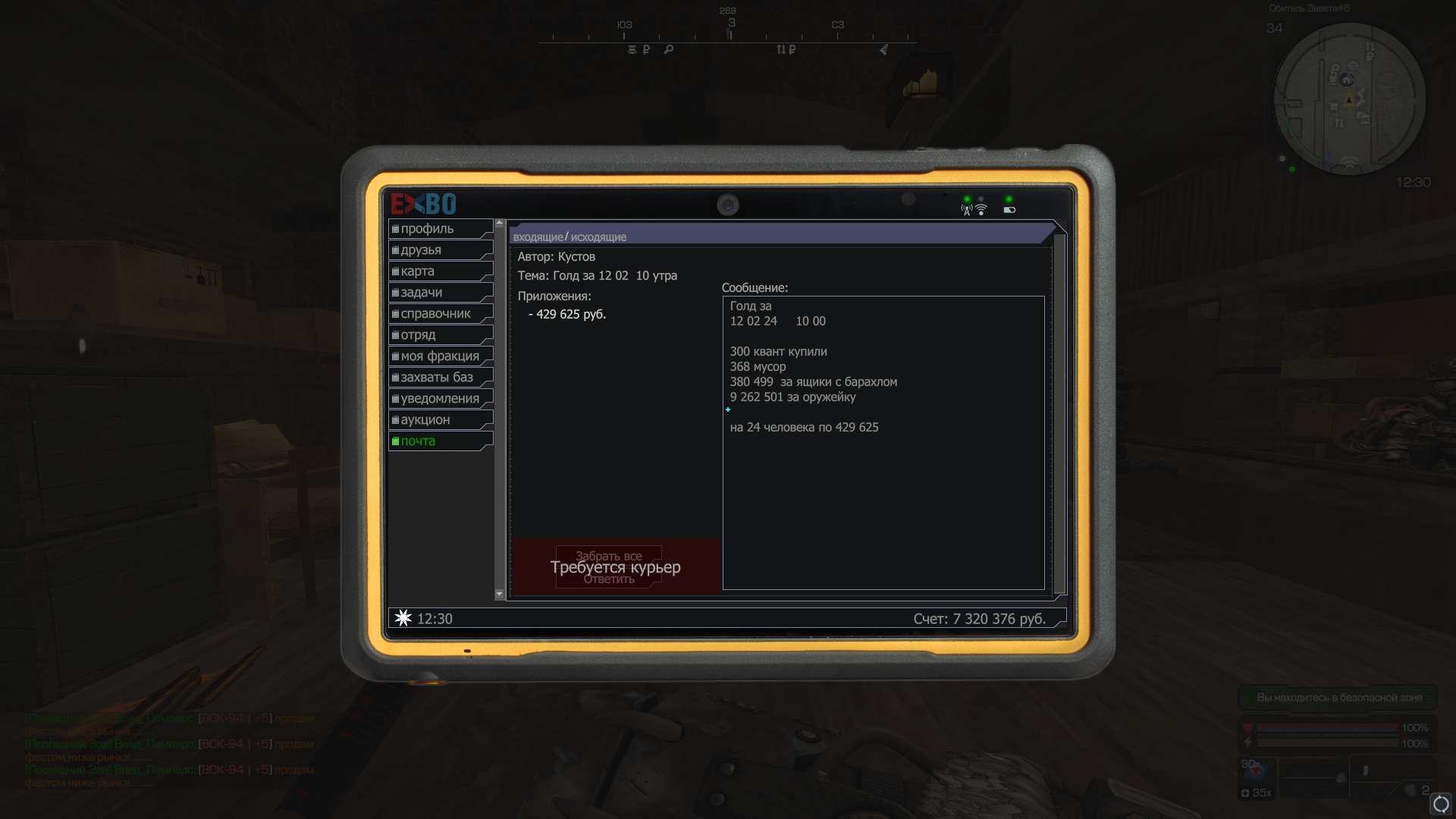
Task: Select the почта mail entry
Action: [x=440, y=441]
